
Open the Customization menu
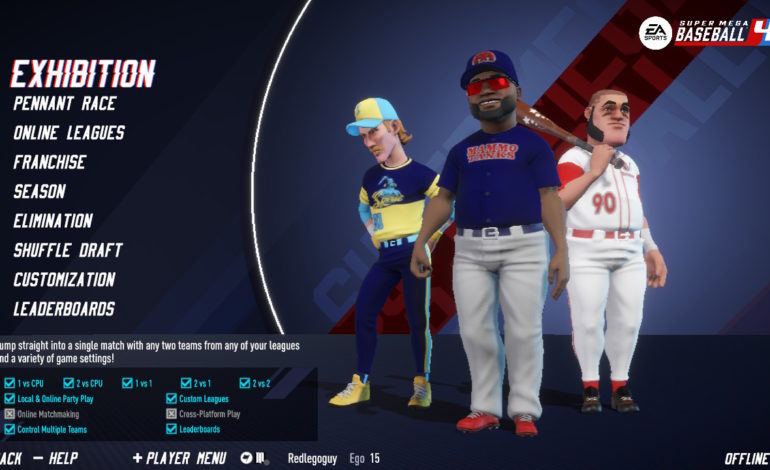(x=64, y=280)
